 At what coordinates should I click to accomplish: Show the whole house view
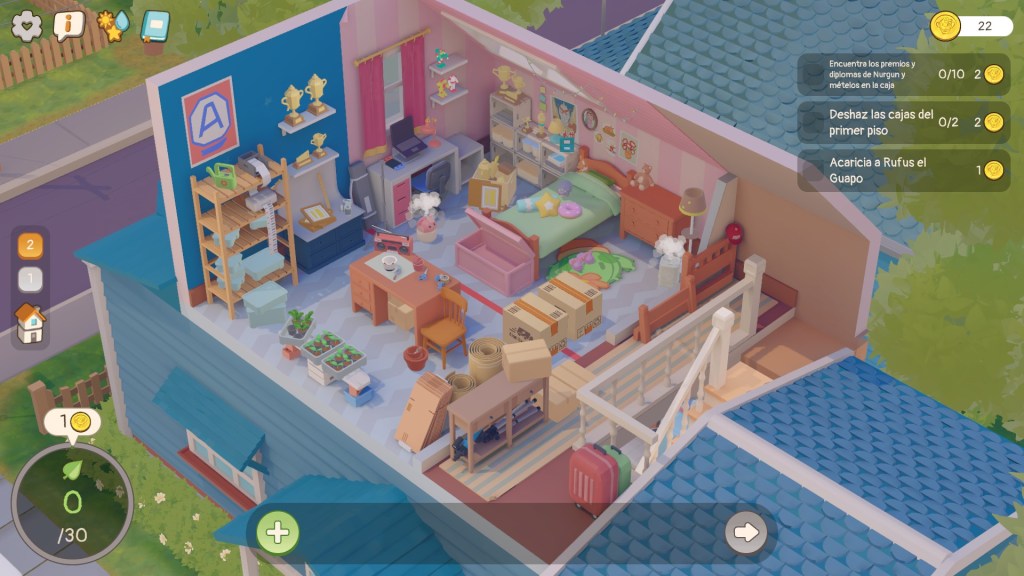pos(30,323)
